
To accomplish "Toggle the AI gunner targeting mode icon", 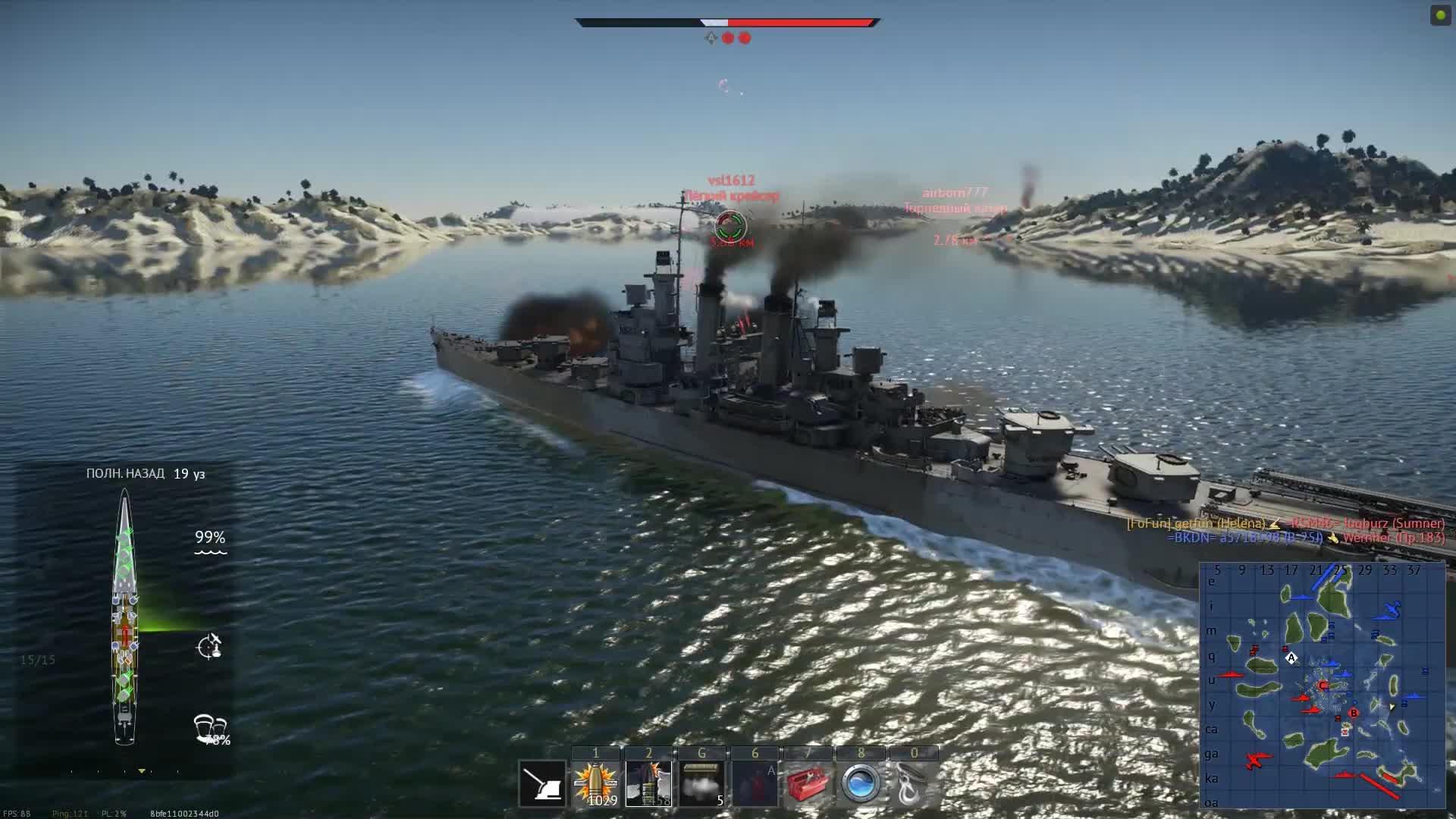I will [x=209, y=647].
